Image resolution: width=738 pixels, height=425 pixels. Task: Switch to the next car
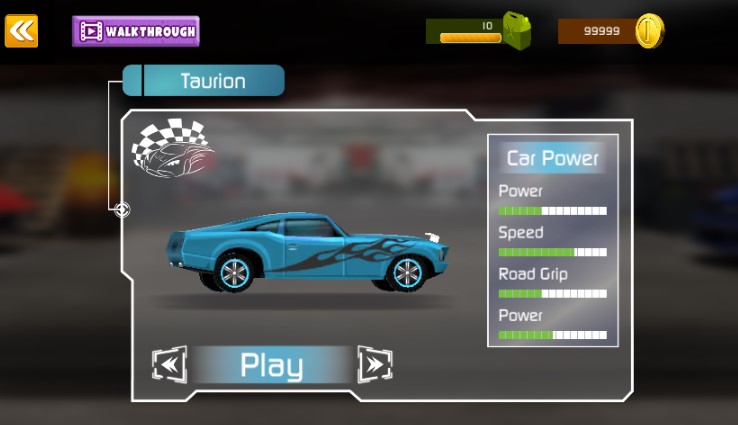pos(374,365)
